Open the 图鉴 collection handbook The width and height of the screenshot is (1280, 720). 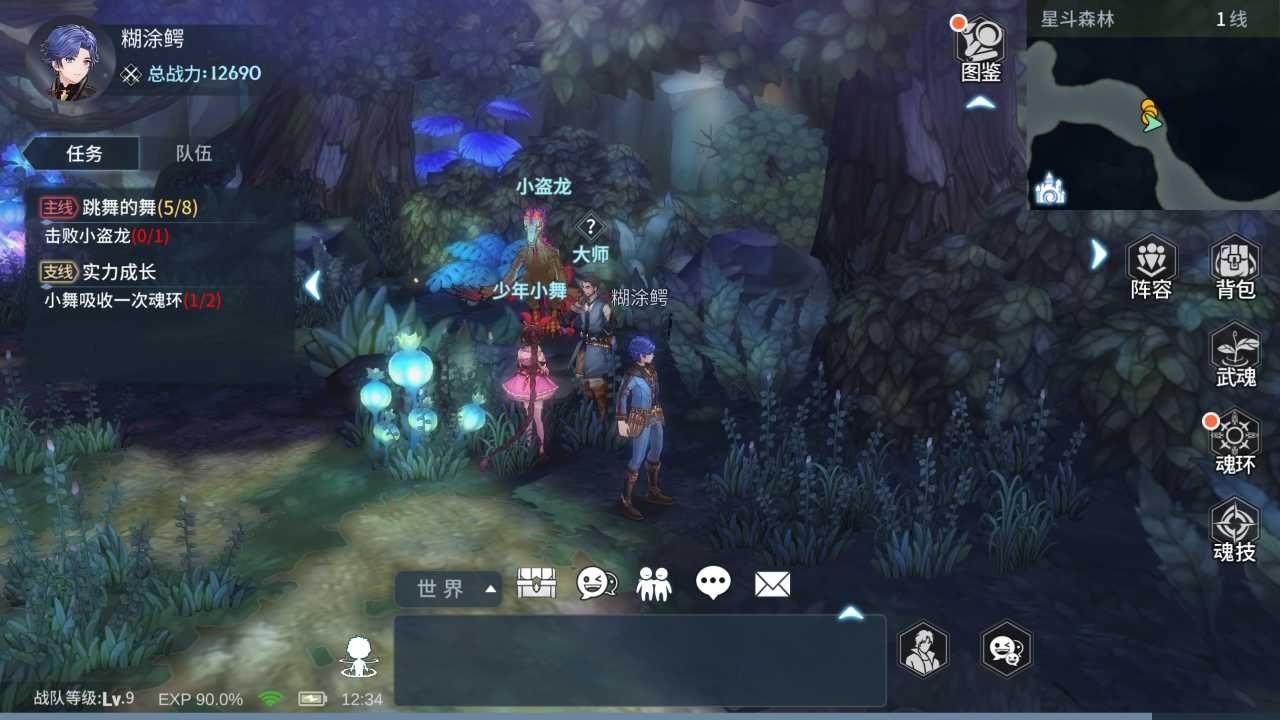(978, 40)
